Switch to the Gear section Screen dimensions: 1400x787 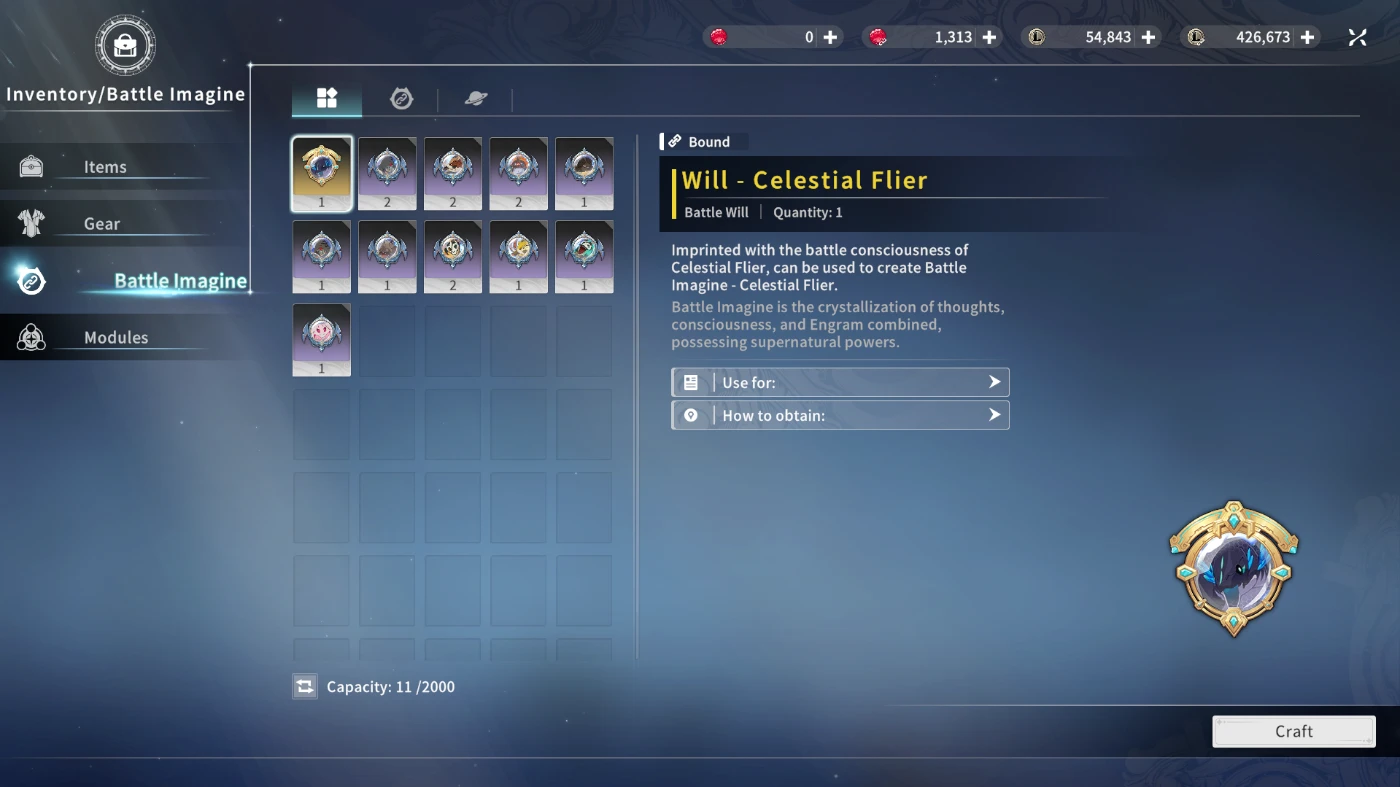(x=102, y=224)
